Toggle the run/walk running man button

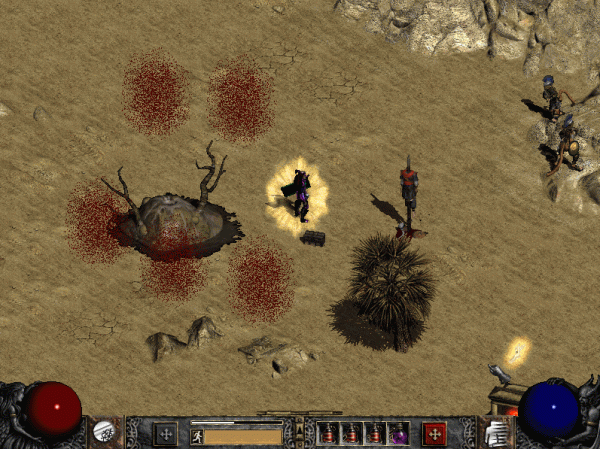pyautogui.click(x=197, y=435)
